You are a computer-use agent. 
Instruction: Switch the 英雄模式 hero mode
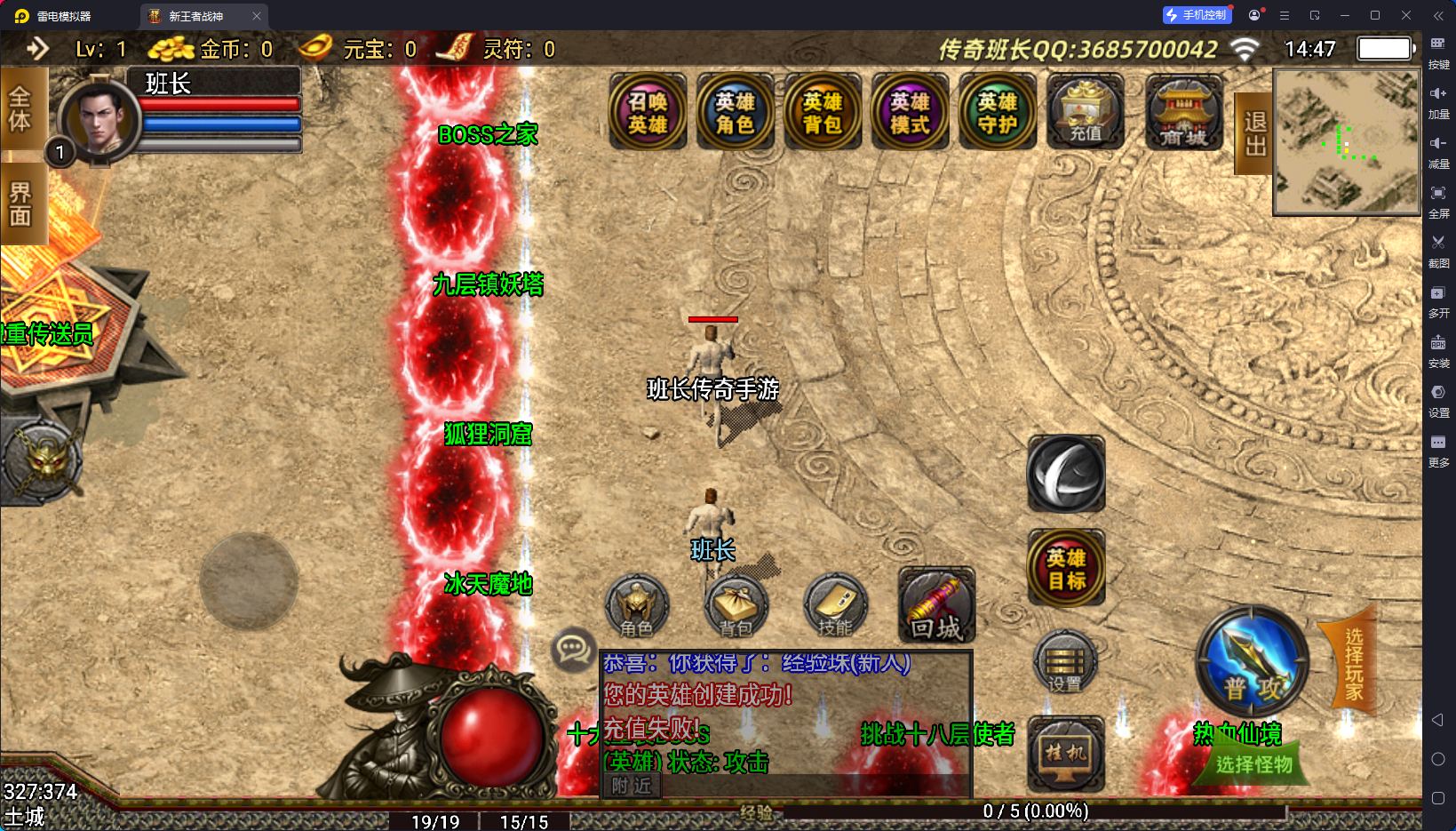point(910,113)
